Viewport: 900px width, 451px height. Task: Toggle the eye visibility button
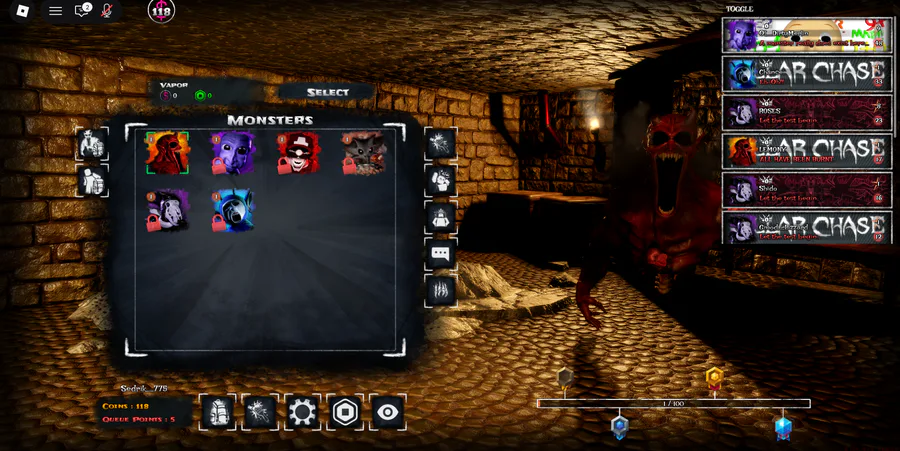388,412
